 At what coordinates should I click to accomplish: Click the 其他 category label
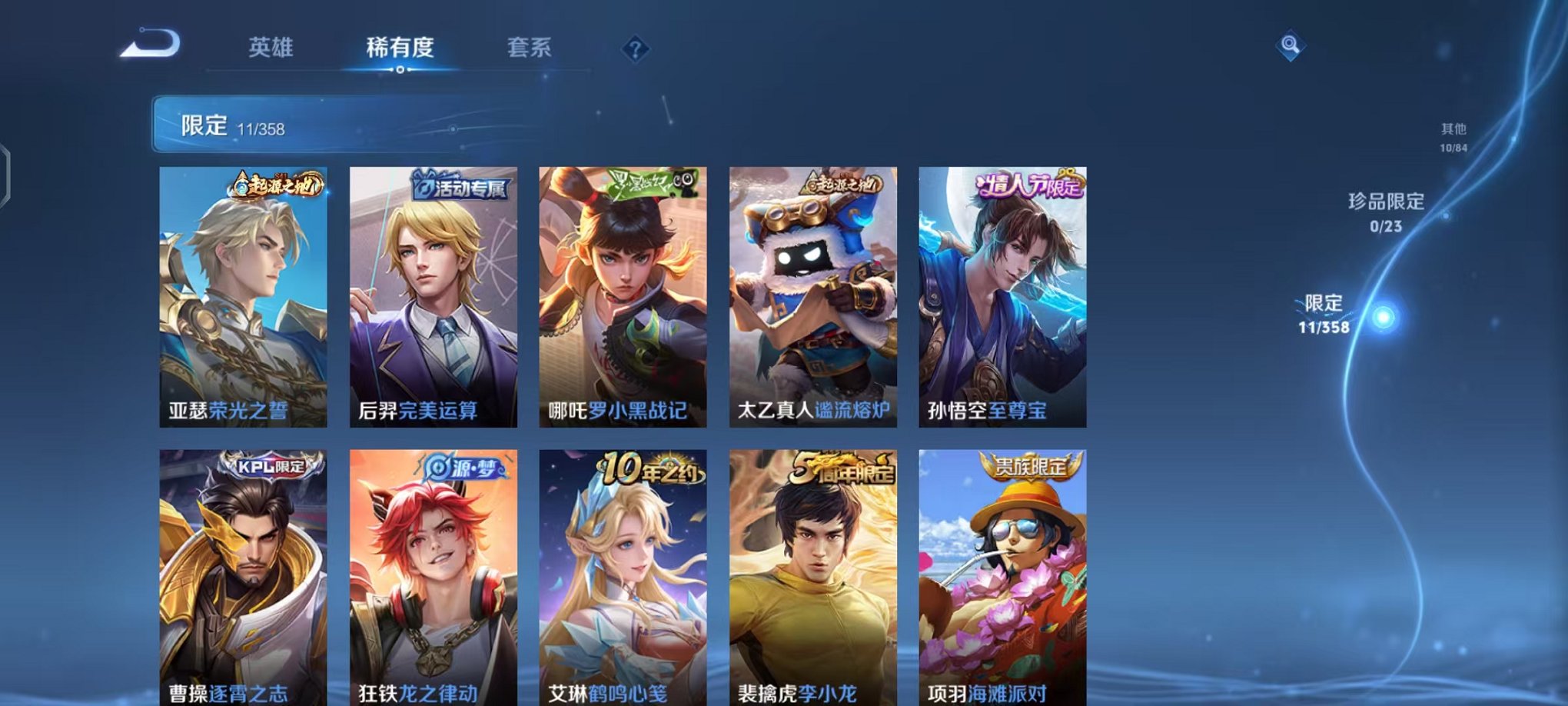pos(1455,129)
